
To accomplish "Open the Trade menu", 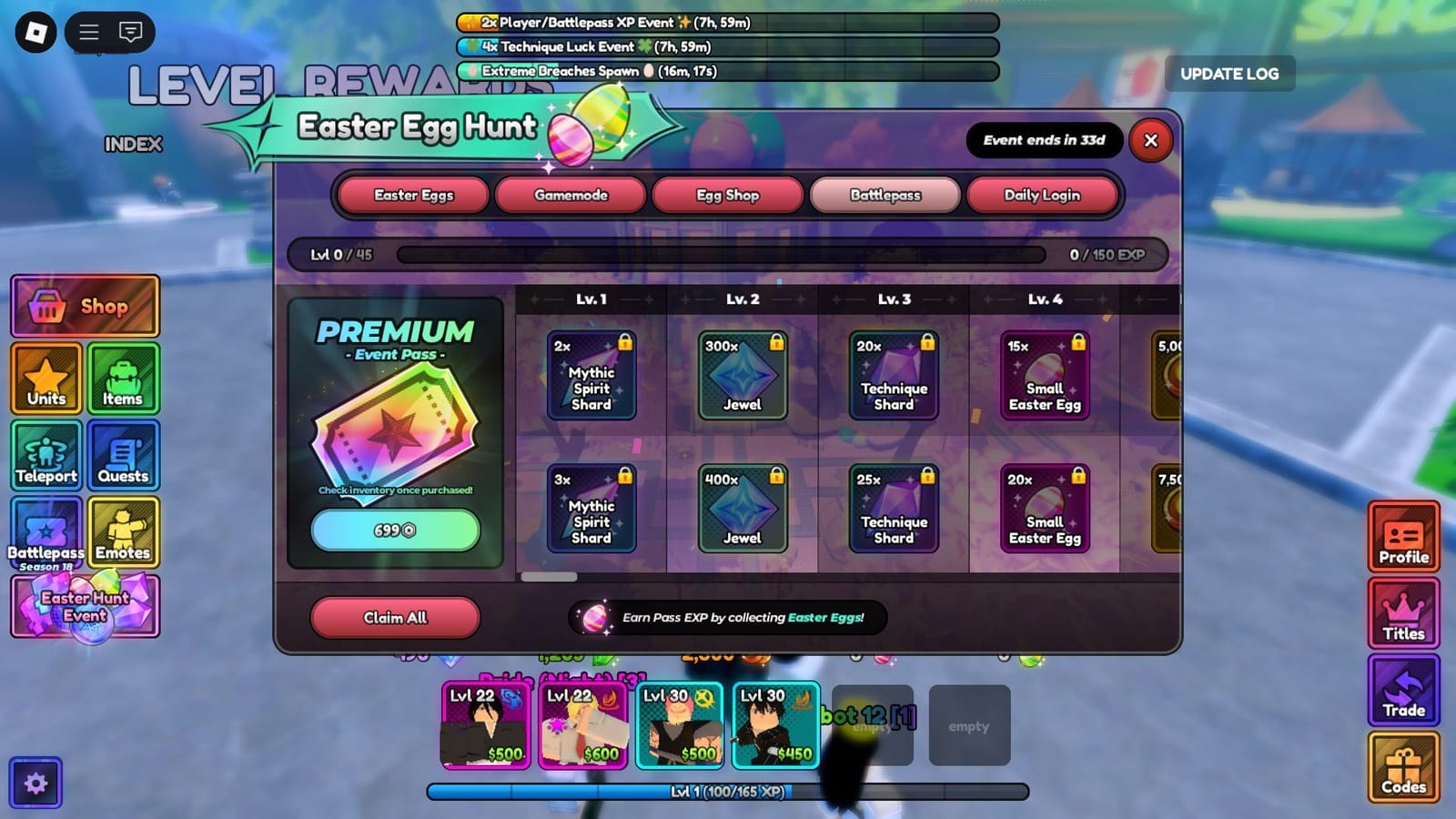I will (x=1403, y=691).
